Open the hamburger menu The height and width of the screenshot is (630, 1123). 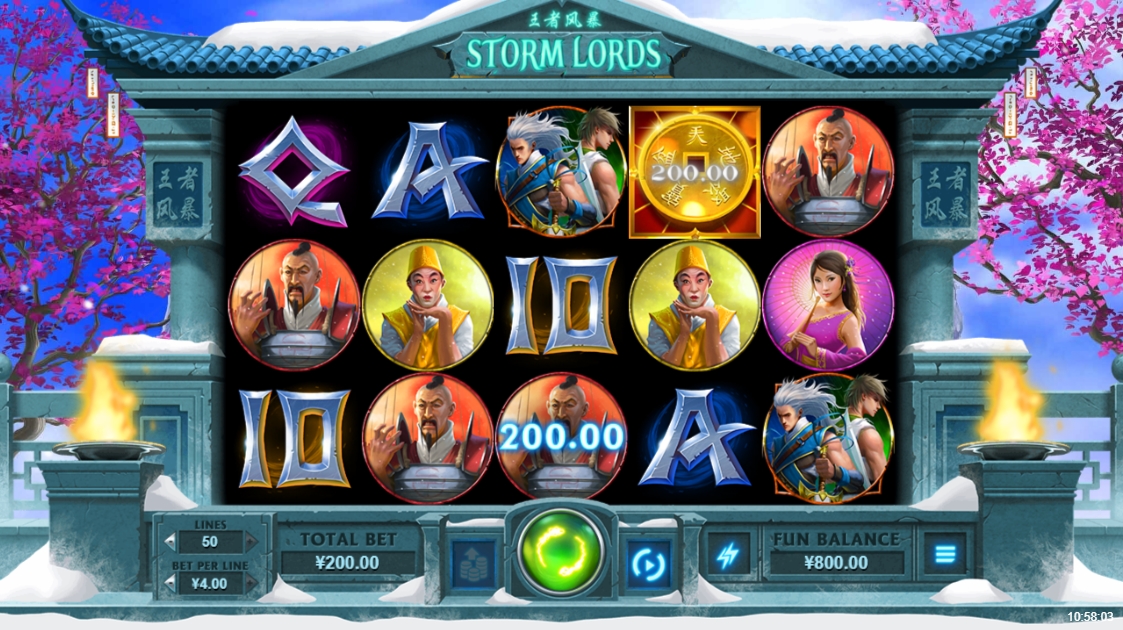coord(944,554)
